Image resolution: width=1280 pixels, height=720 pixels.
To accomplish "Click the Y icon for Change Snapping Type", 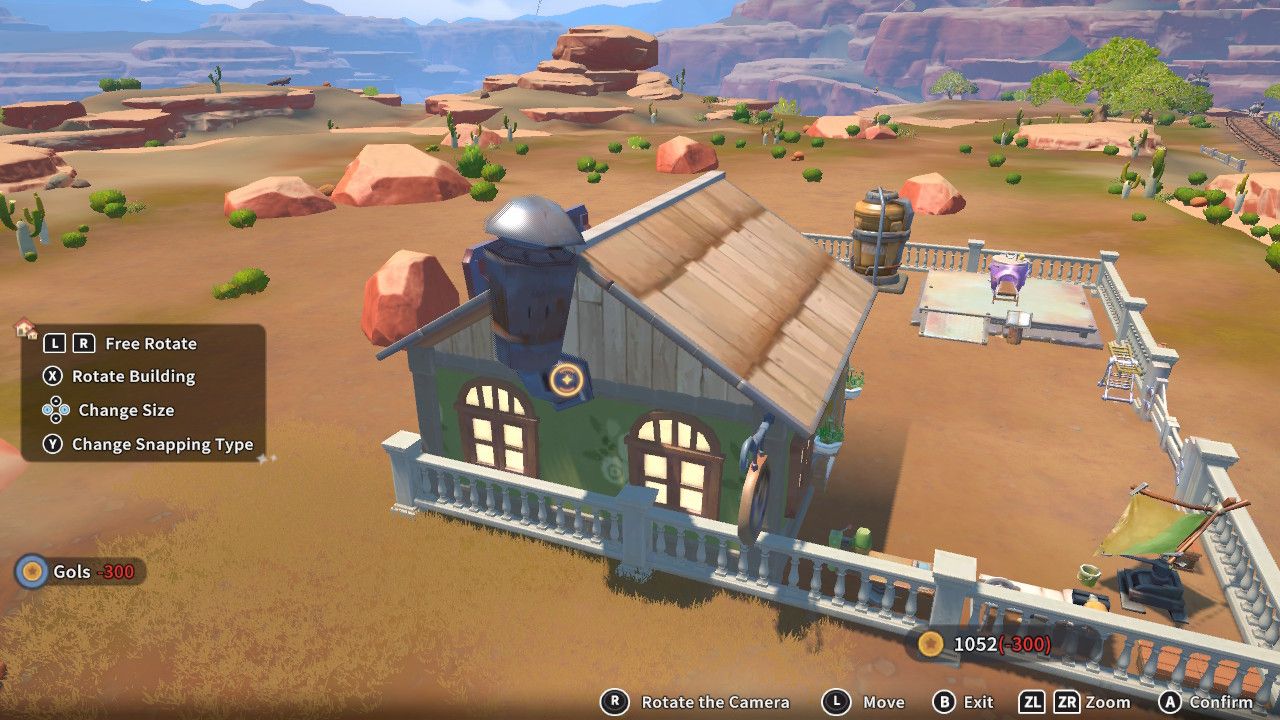I will 53,444.
